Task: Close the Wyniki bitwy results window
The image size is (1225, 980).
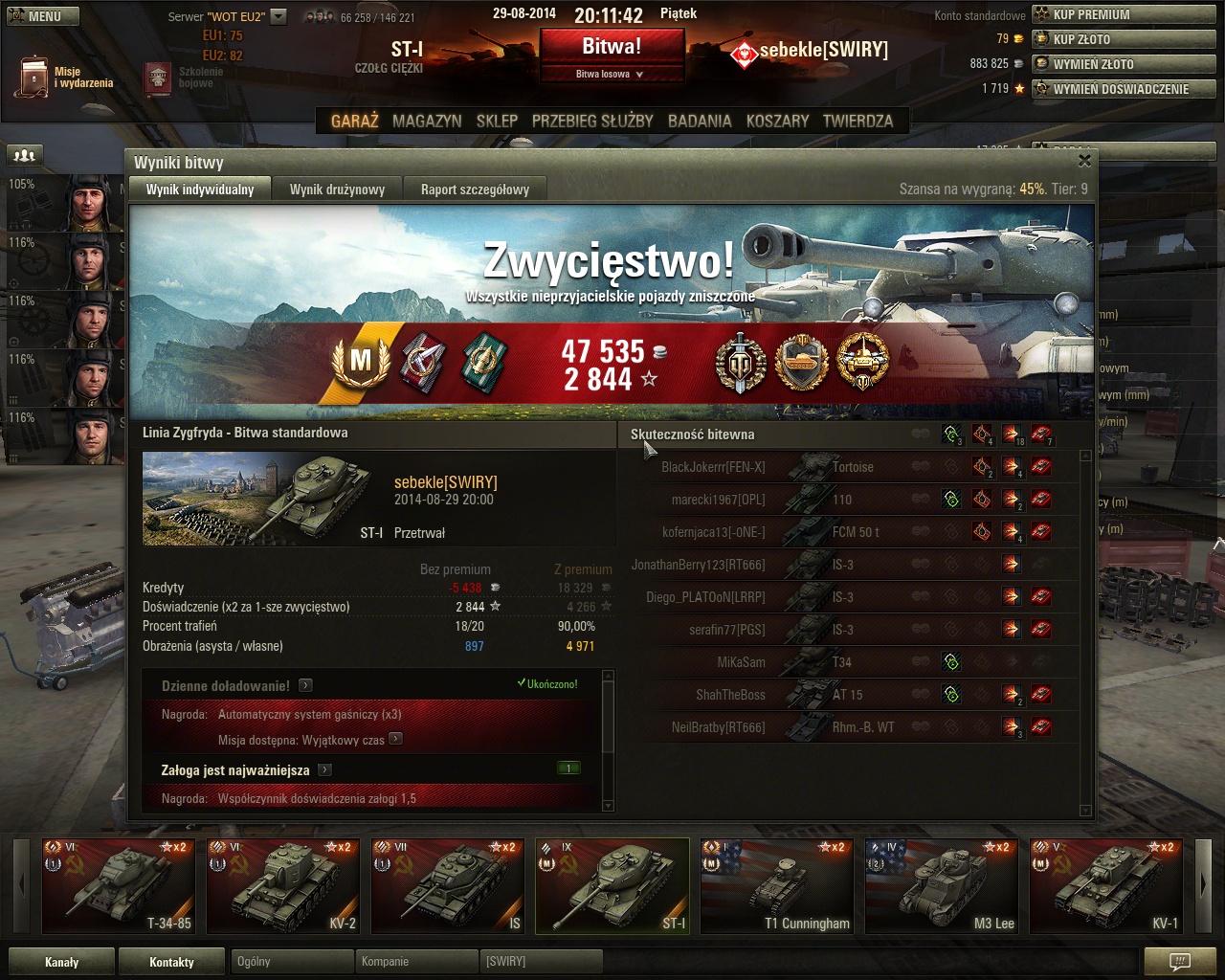Action: click(1084, 161)
